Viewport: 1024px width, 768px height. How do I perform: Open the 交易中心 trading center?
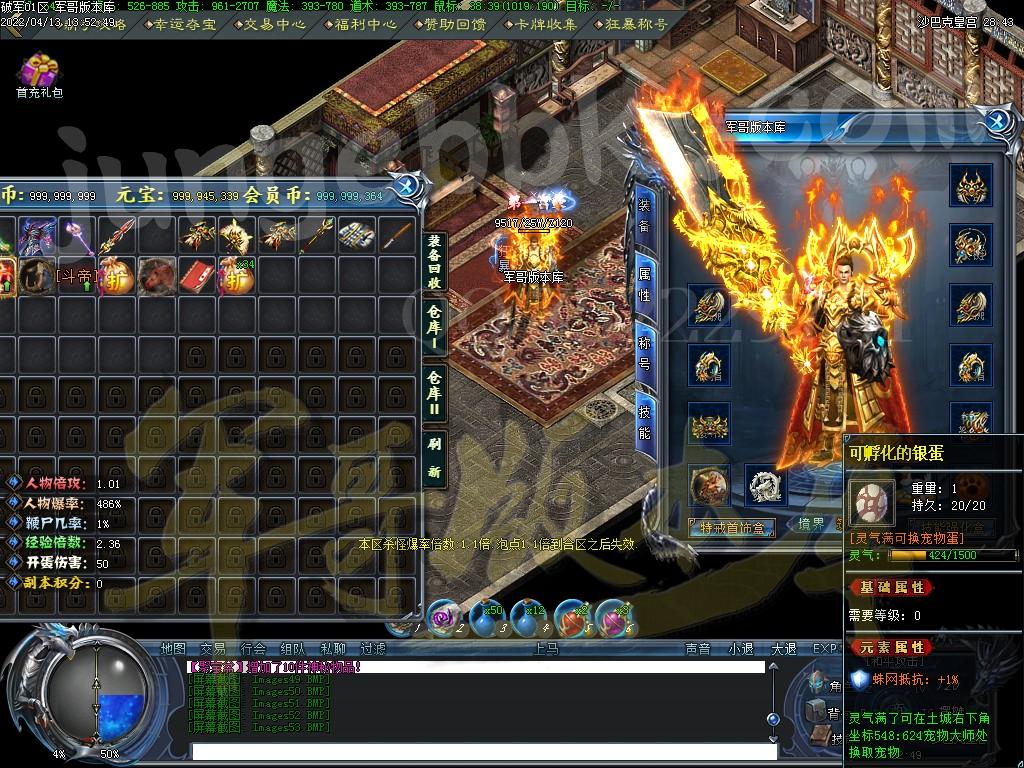tap(265, 24)
